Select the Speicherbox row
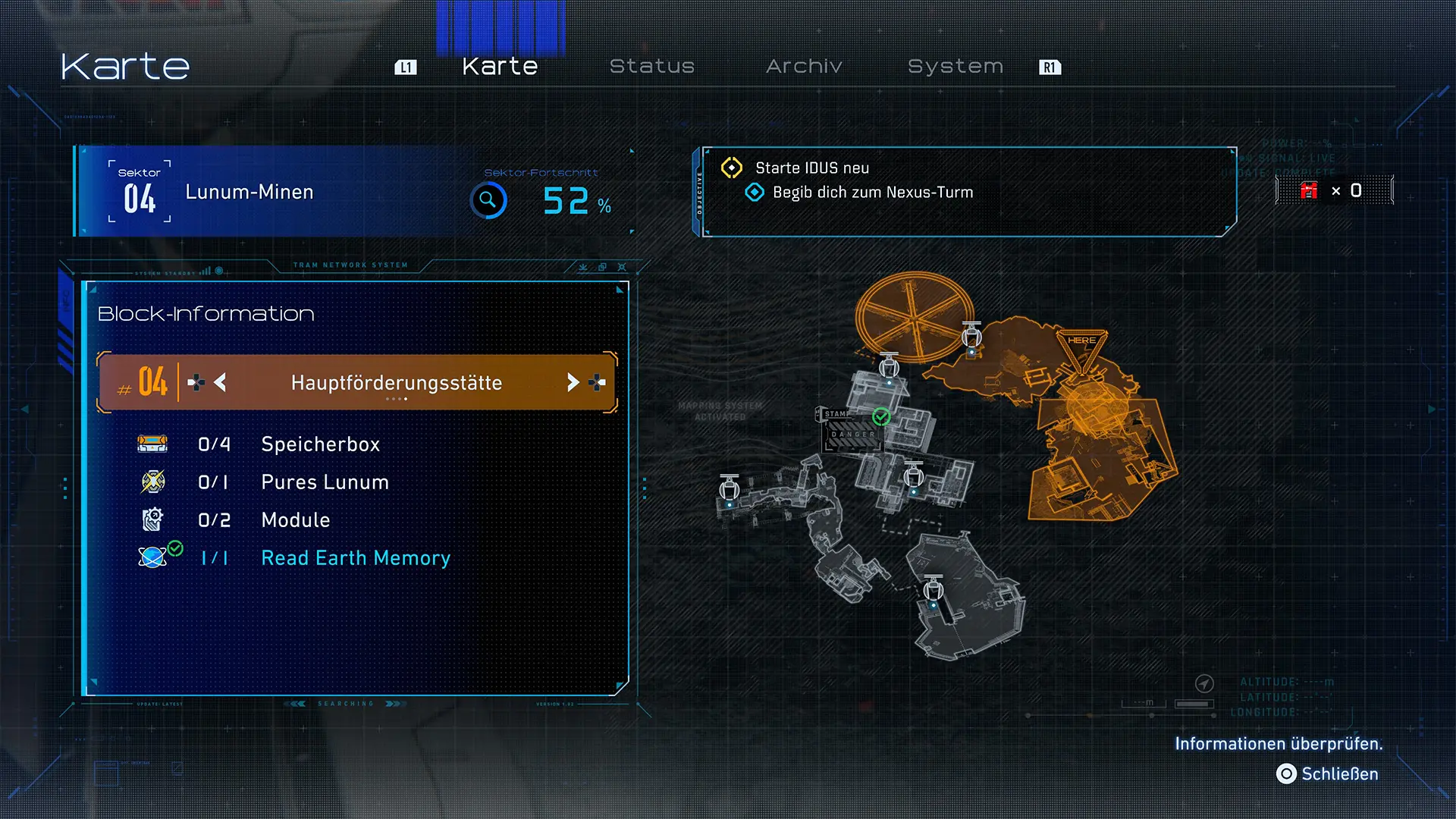1456x819 pixels. tap(320, 444)
